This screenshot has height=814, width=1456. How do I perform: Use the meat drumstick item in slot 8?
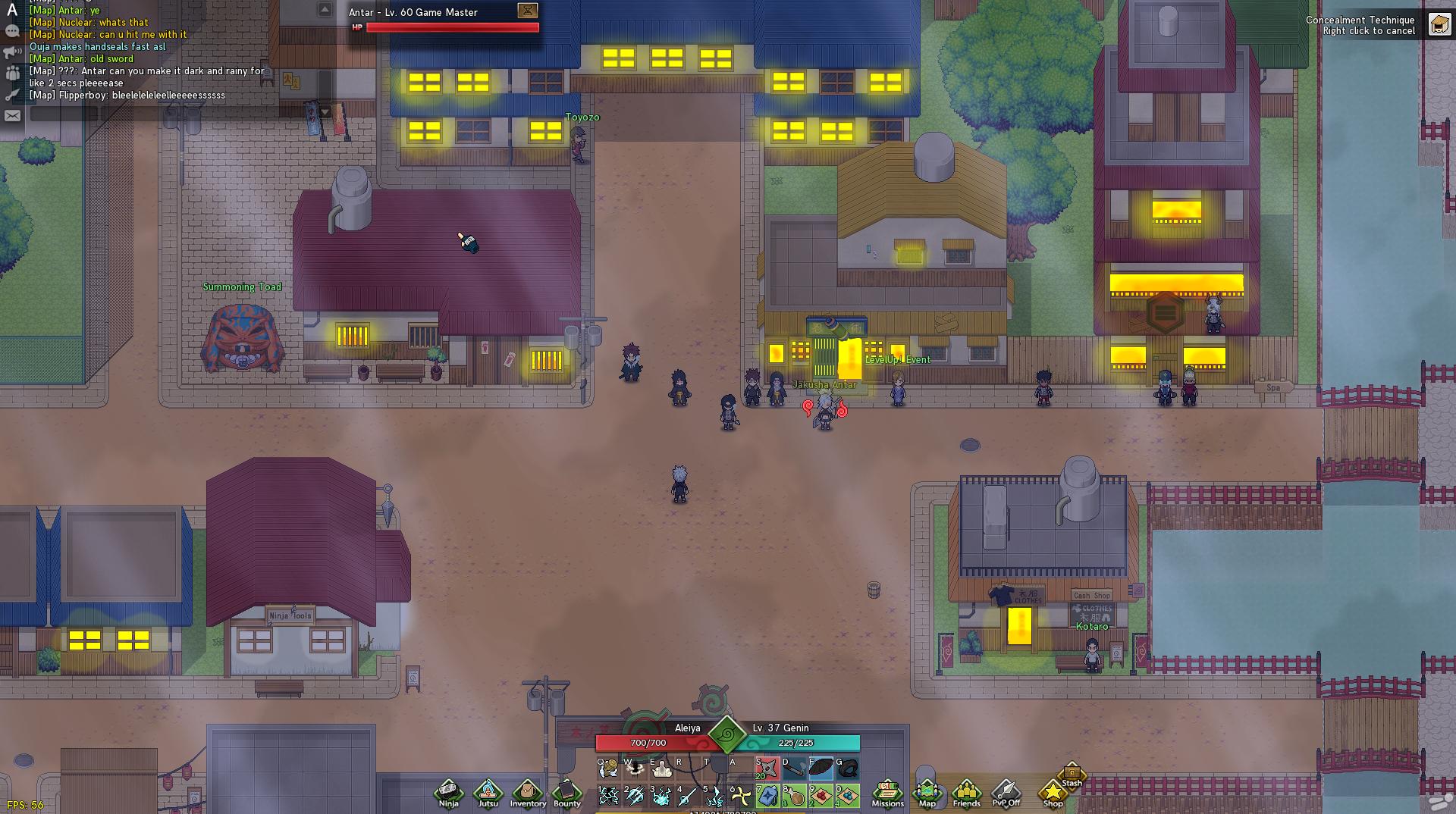pyautogui.click(x=794, y=796)
